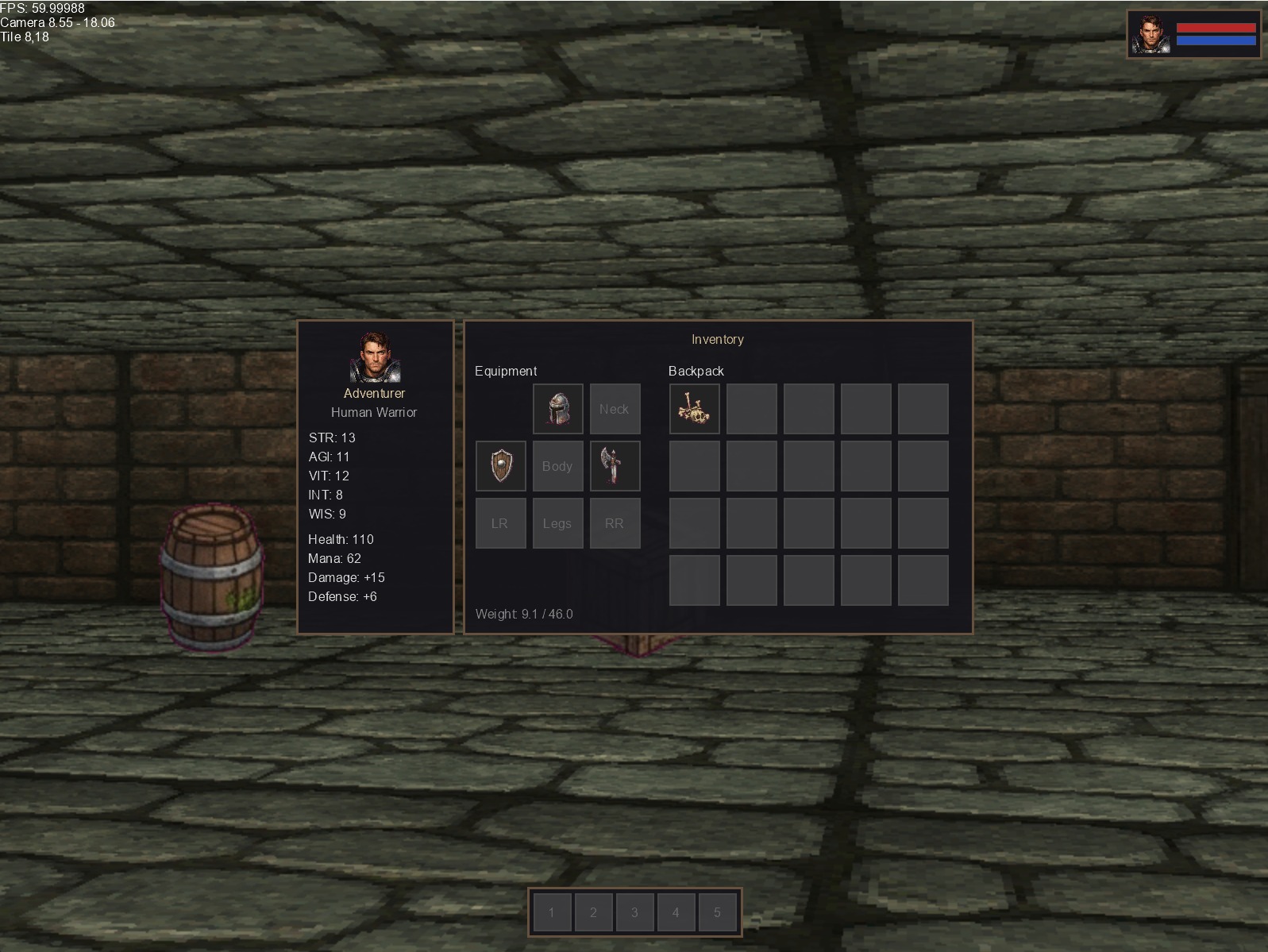Click the empty LR ring slot
1268x952 pixels.
pos(500,523)
